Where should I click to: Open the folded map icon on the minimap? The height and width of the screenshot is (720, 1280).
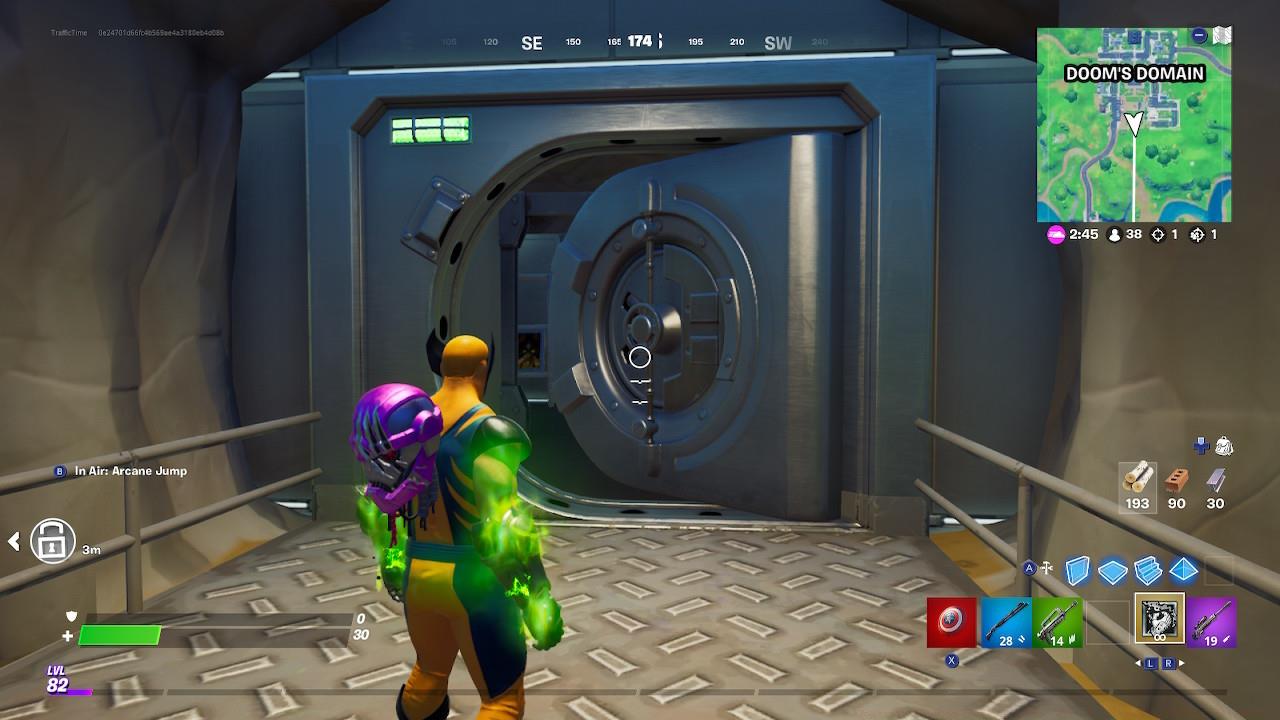[x=1222, y=34]
